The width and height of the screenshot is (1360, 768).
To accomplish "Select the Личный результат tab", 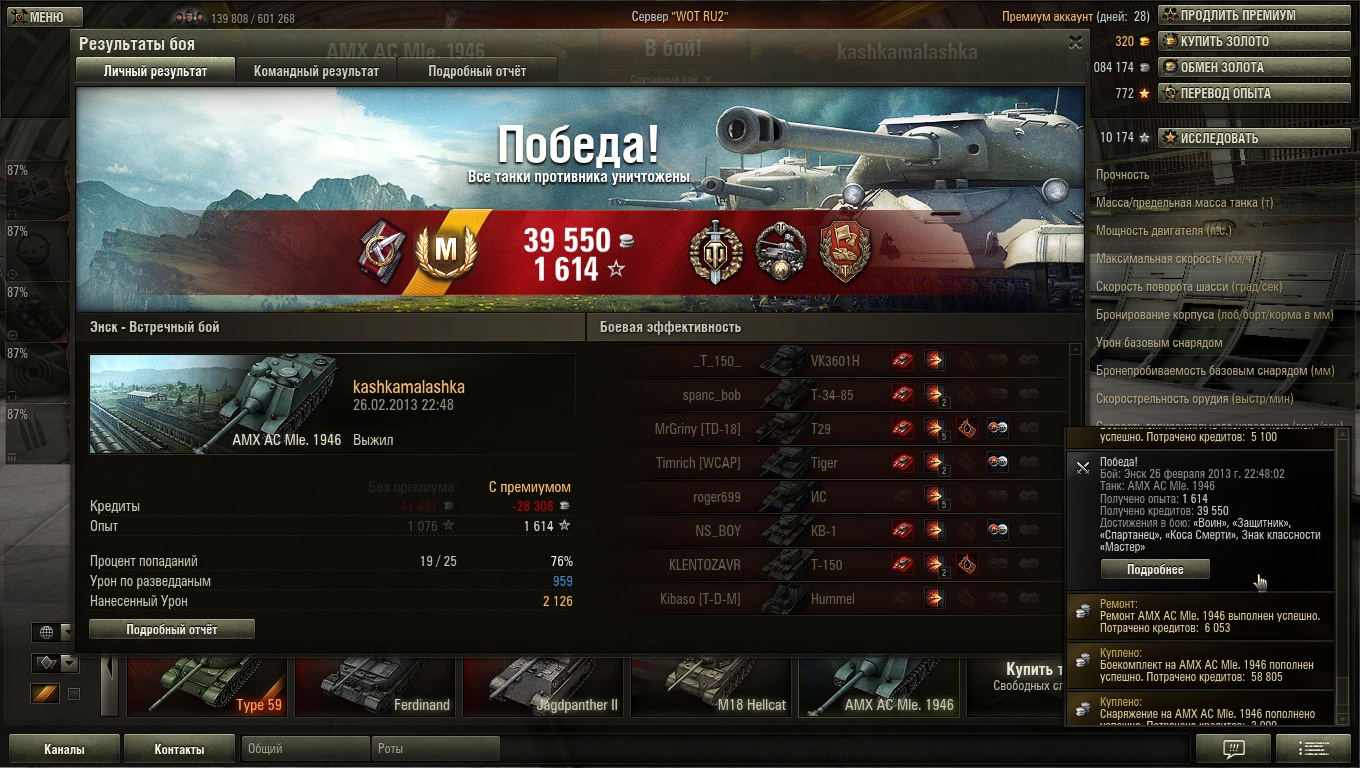I will click(x=155, y=71).
